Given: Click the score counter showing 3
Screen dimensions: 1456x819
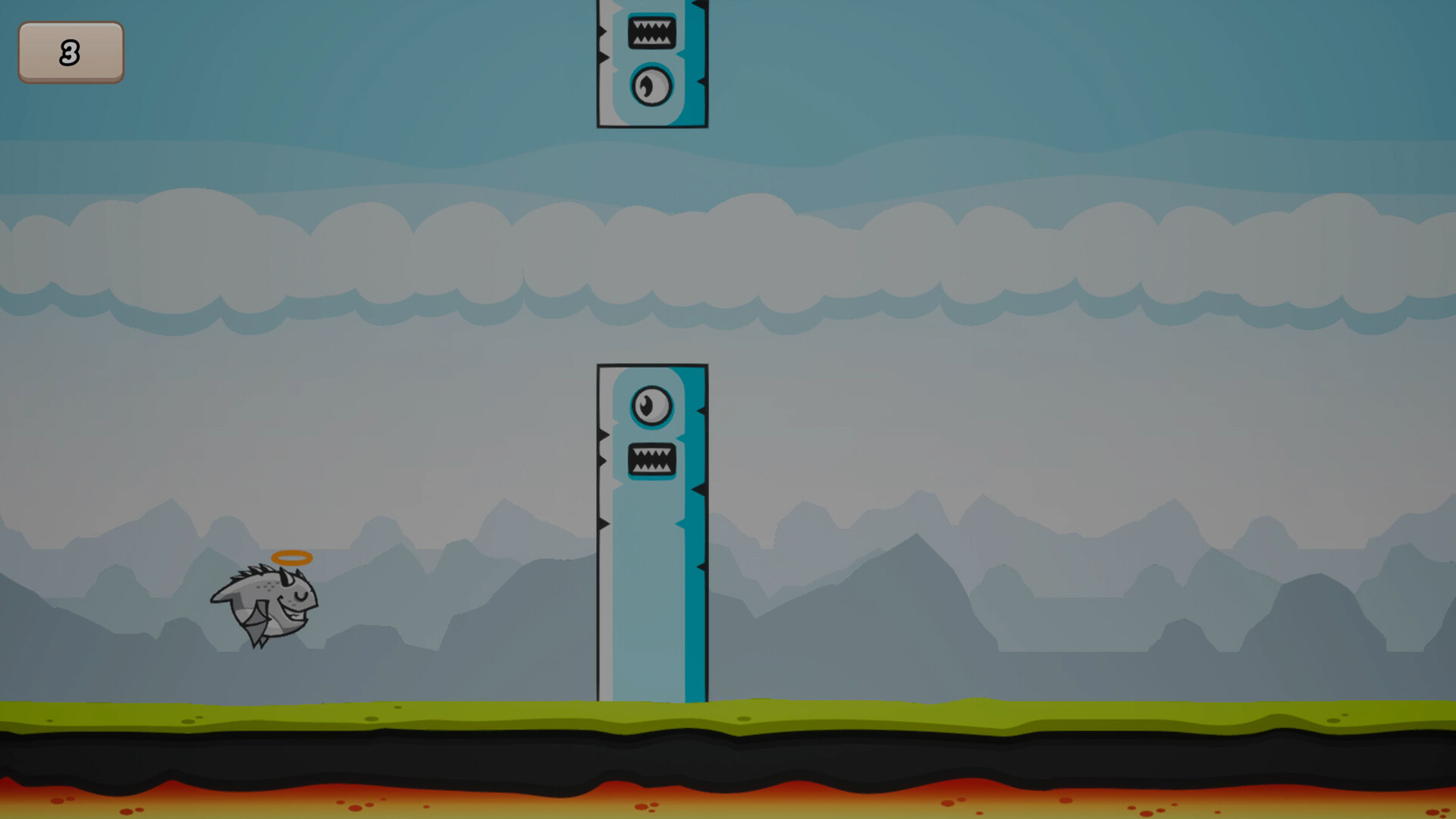Looking at the screenshot, I should click(x=71, y=53).
